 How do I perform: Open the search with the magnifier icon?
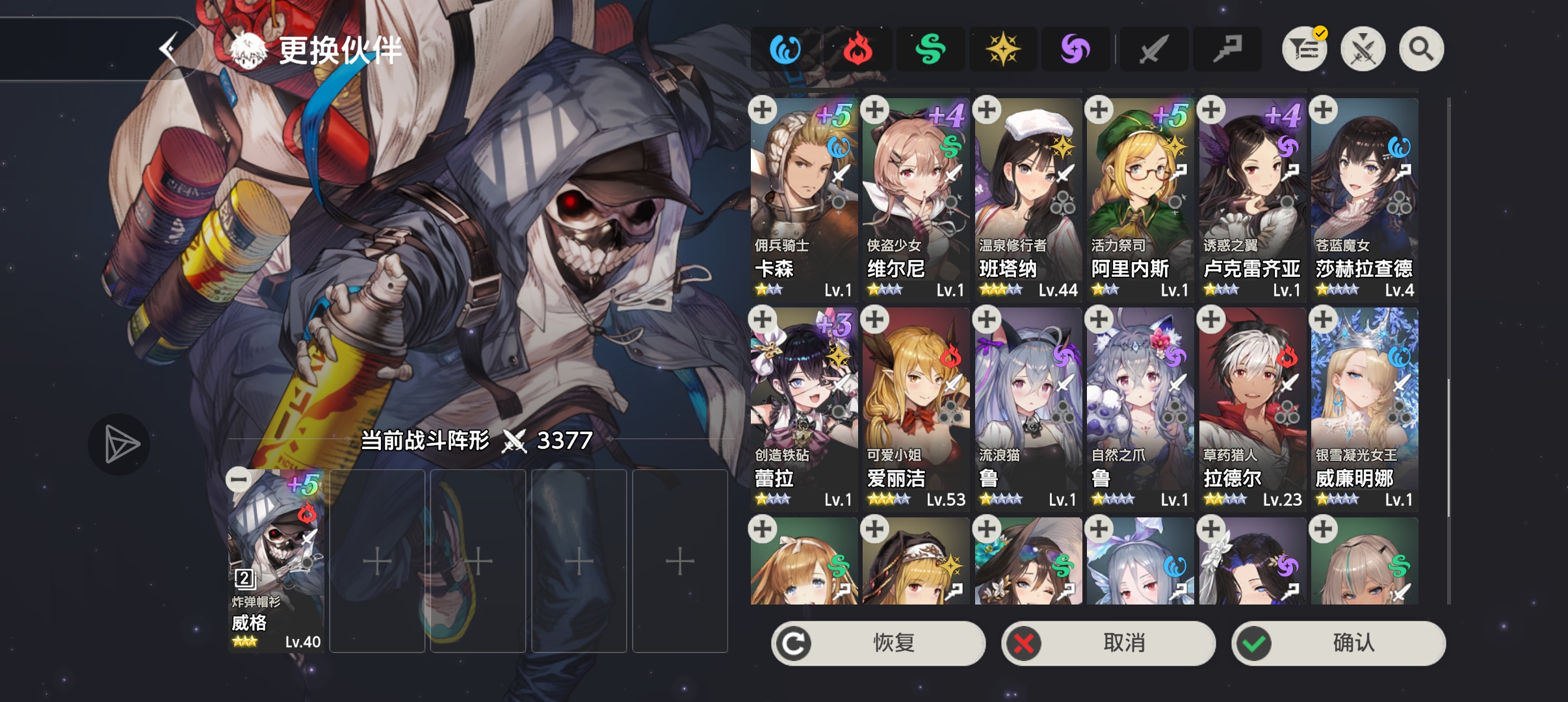pyautogui.click(x=1420, y=48)
